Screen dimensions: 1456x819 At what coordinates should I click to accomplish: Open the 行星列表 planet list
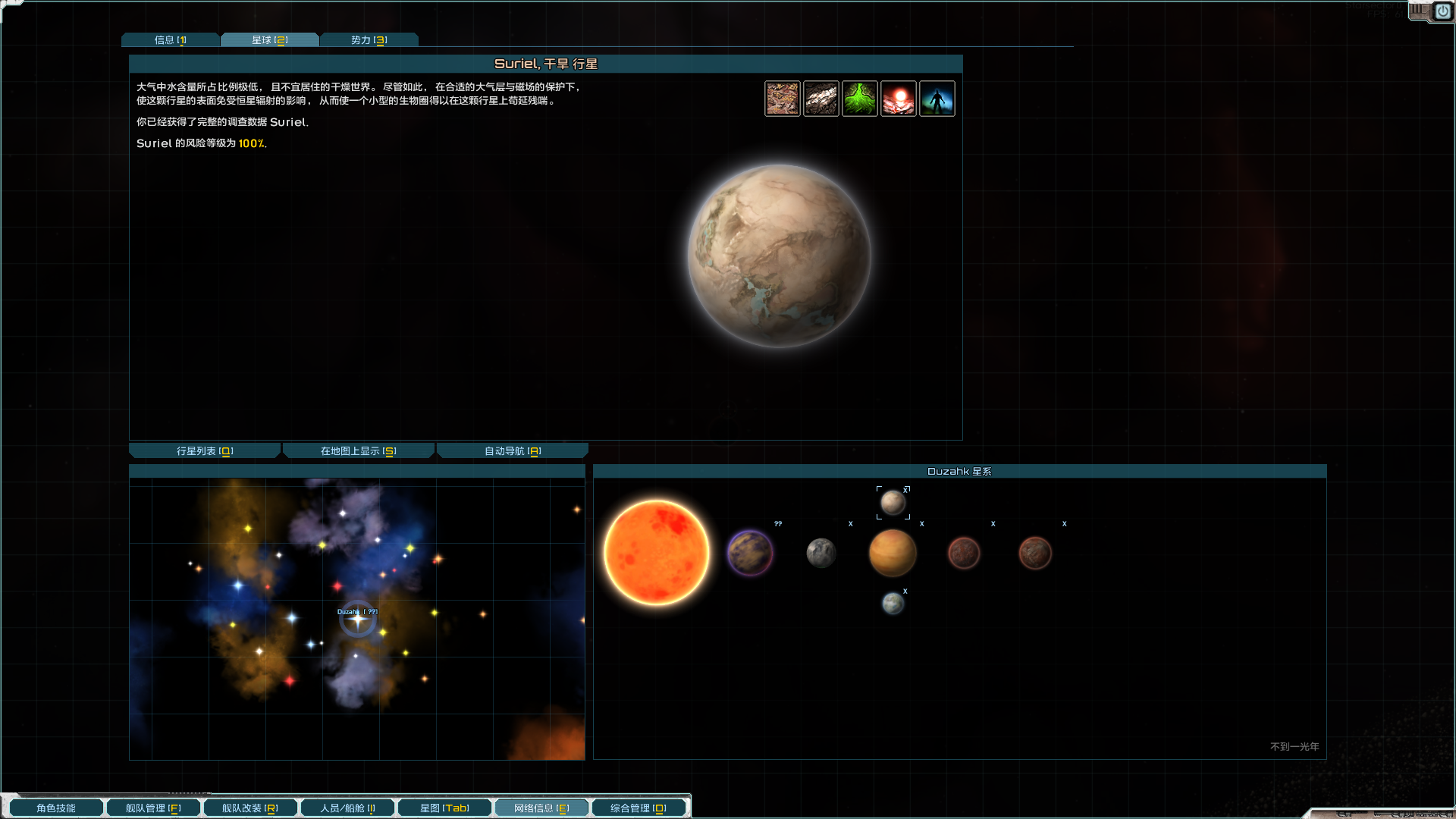[205, 451]
